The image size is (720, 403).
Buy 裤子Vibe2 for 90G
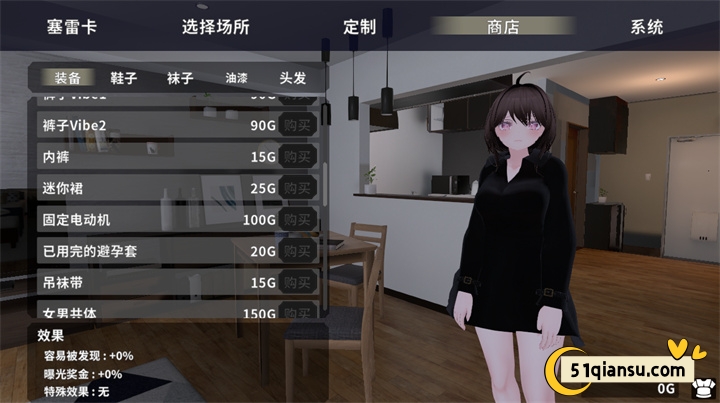(297, 126)
